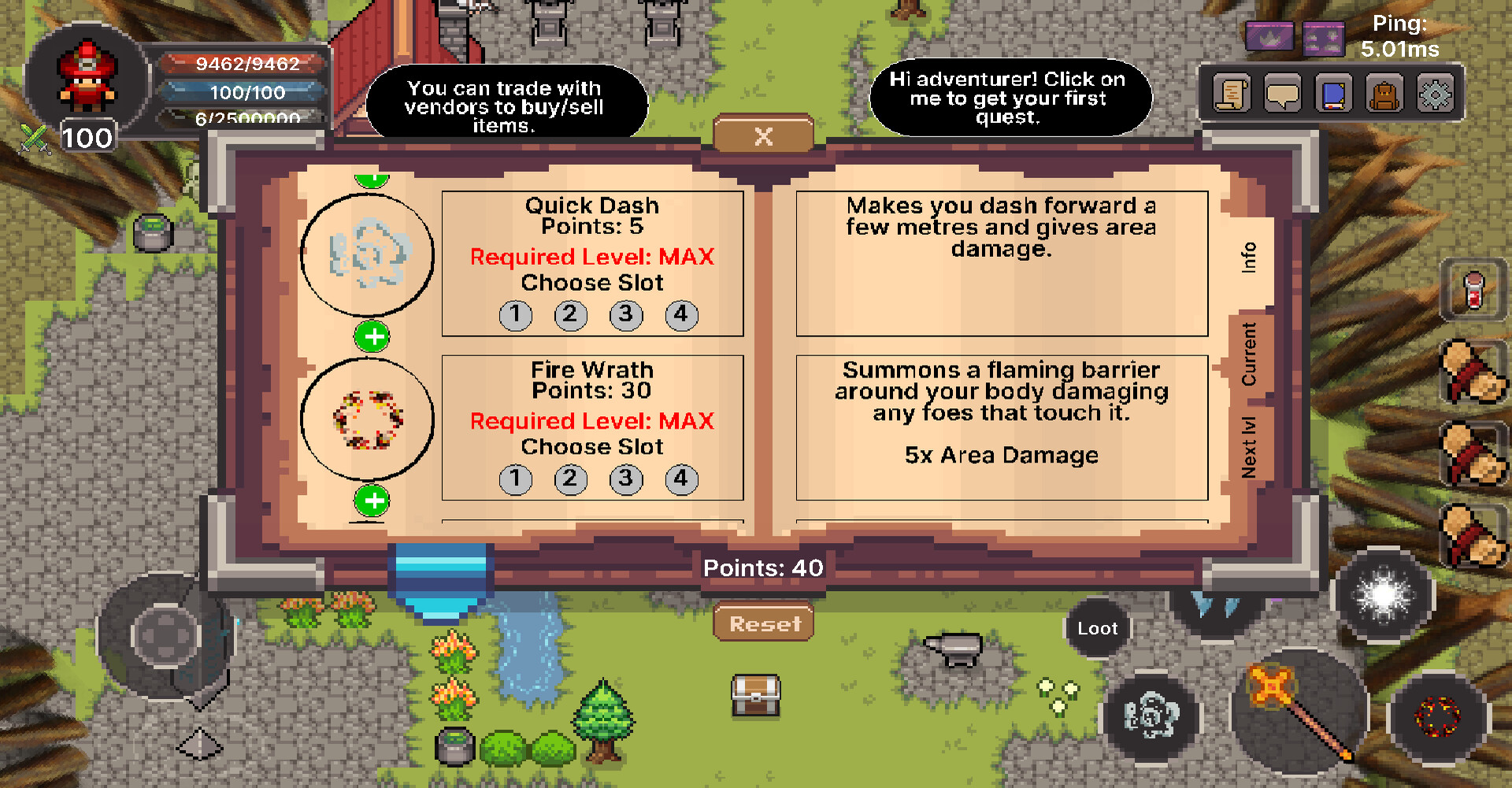
Task: Tap the purple crown ranking icon
Action: (x=1269, y=36)
